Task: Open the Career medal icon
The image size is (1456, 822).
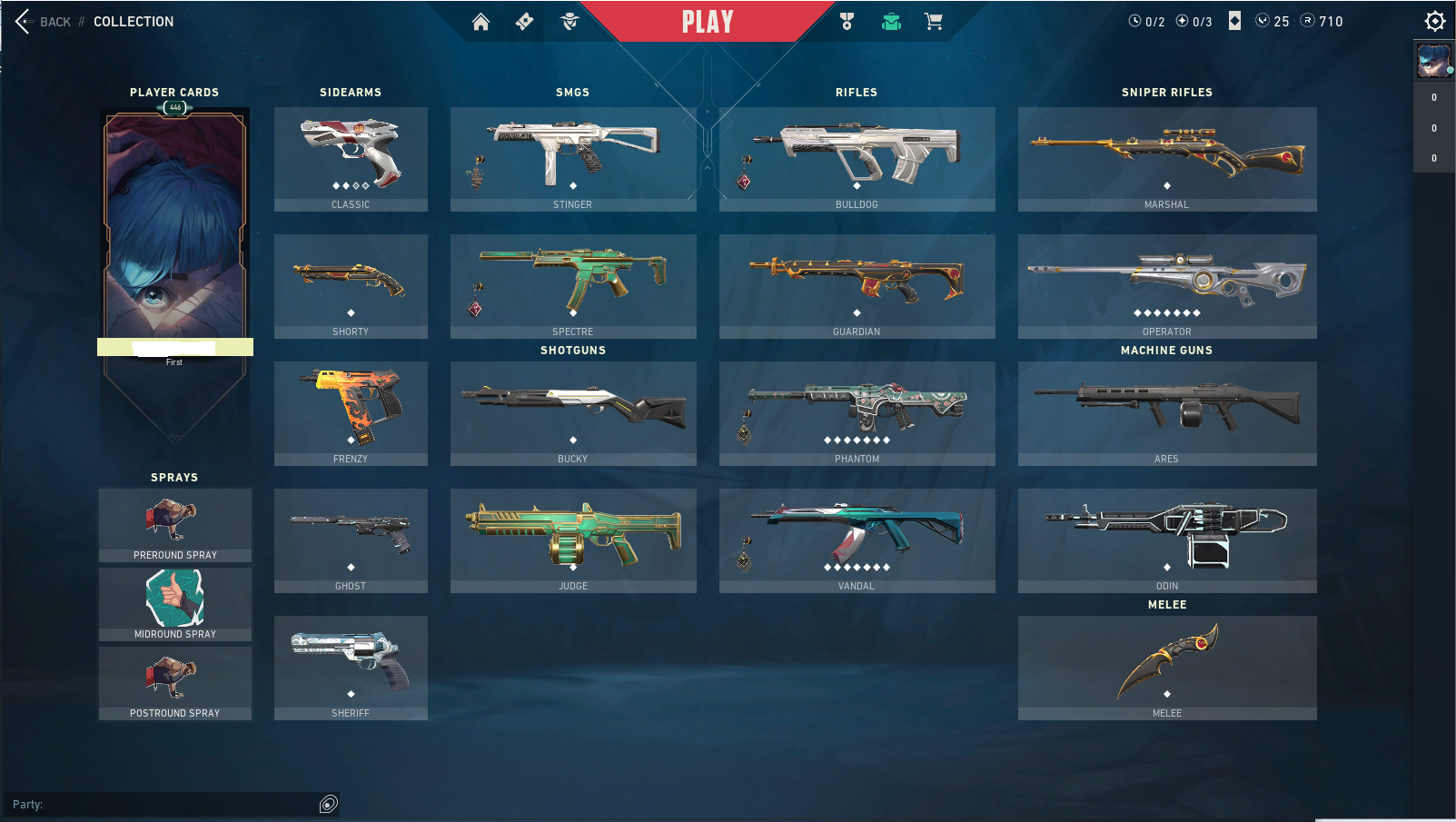Action: [x=847, y=20]
